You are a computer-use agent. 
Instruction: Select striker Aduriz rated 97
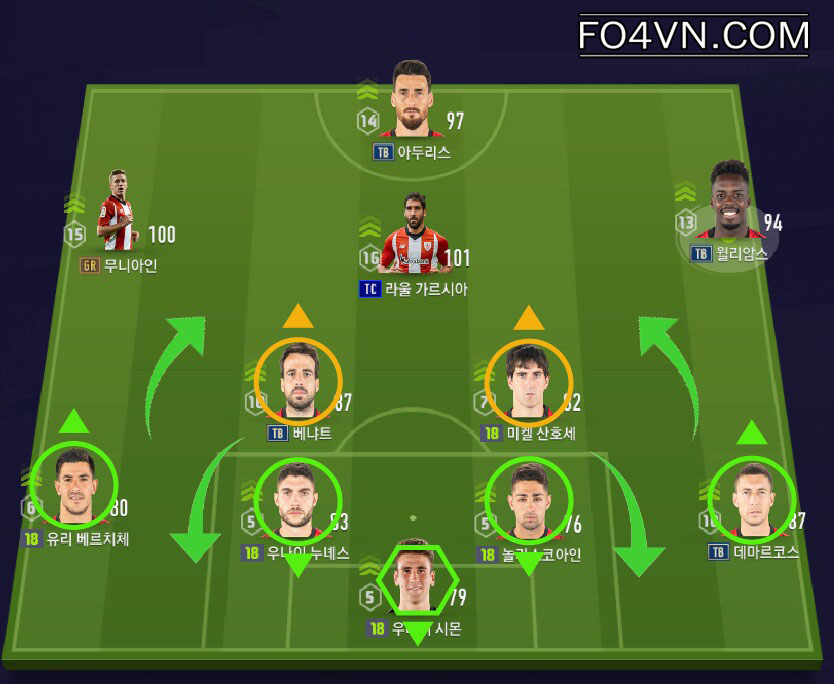coord(410,100)
